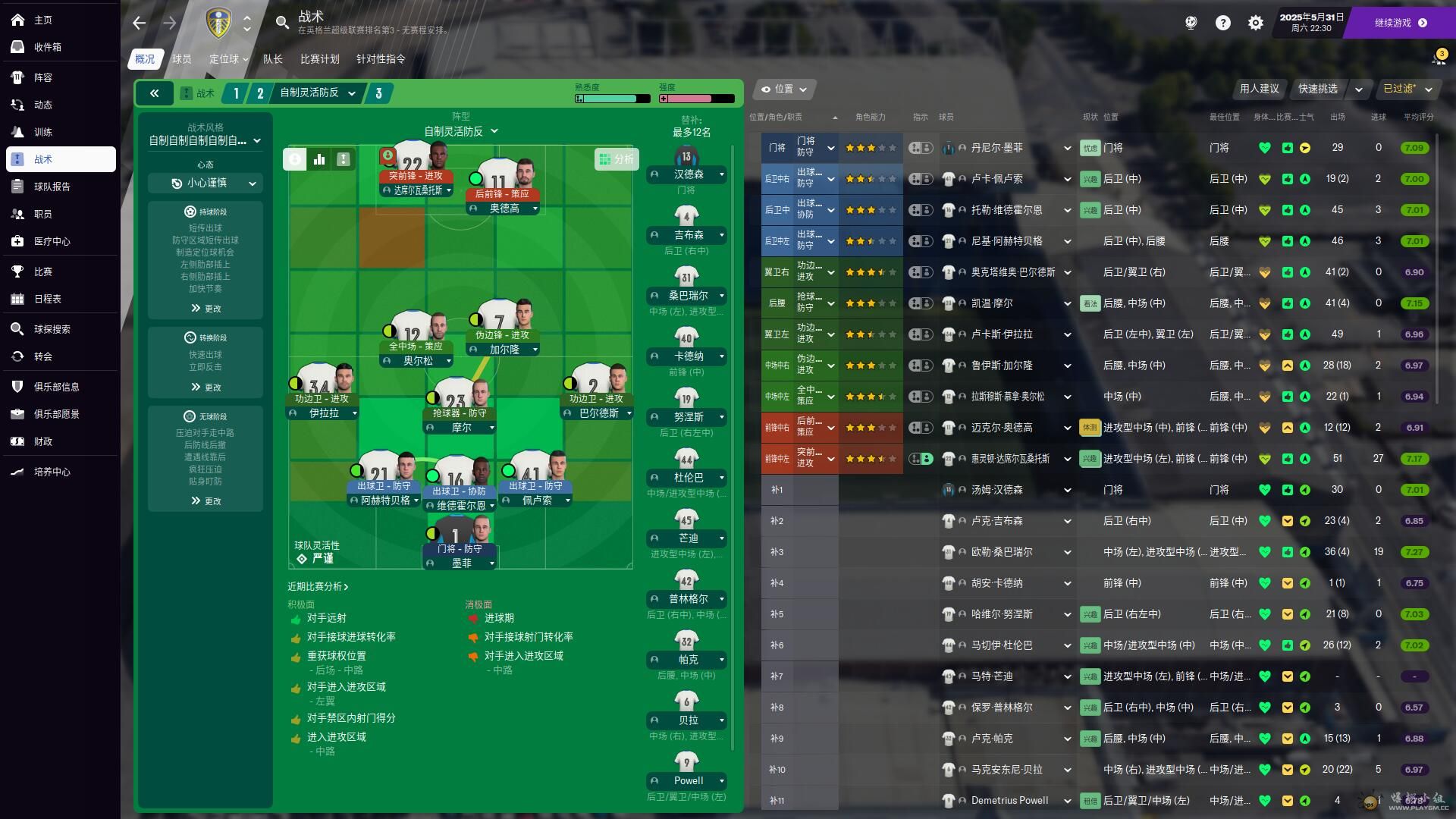Open the 自制灵活防反 formation dropdown

(461, 131)
